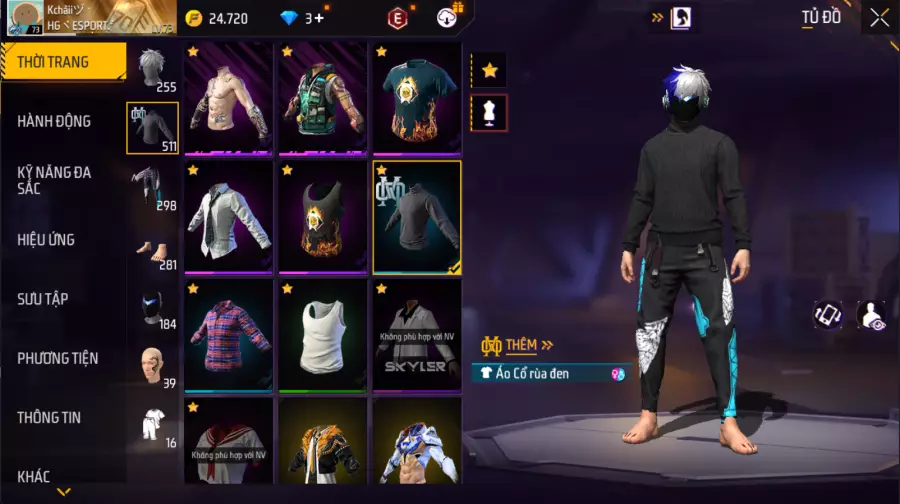Equip the shirtless tattooed torso item

pos(228,99)
